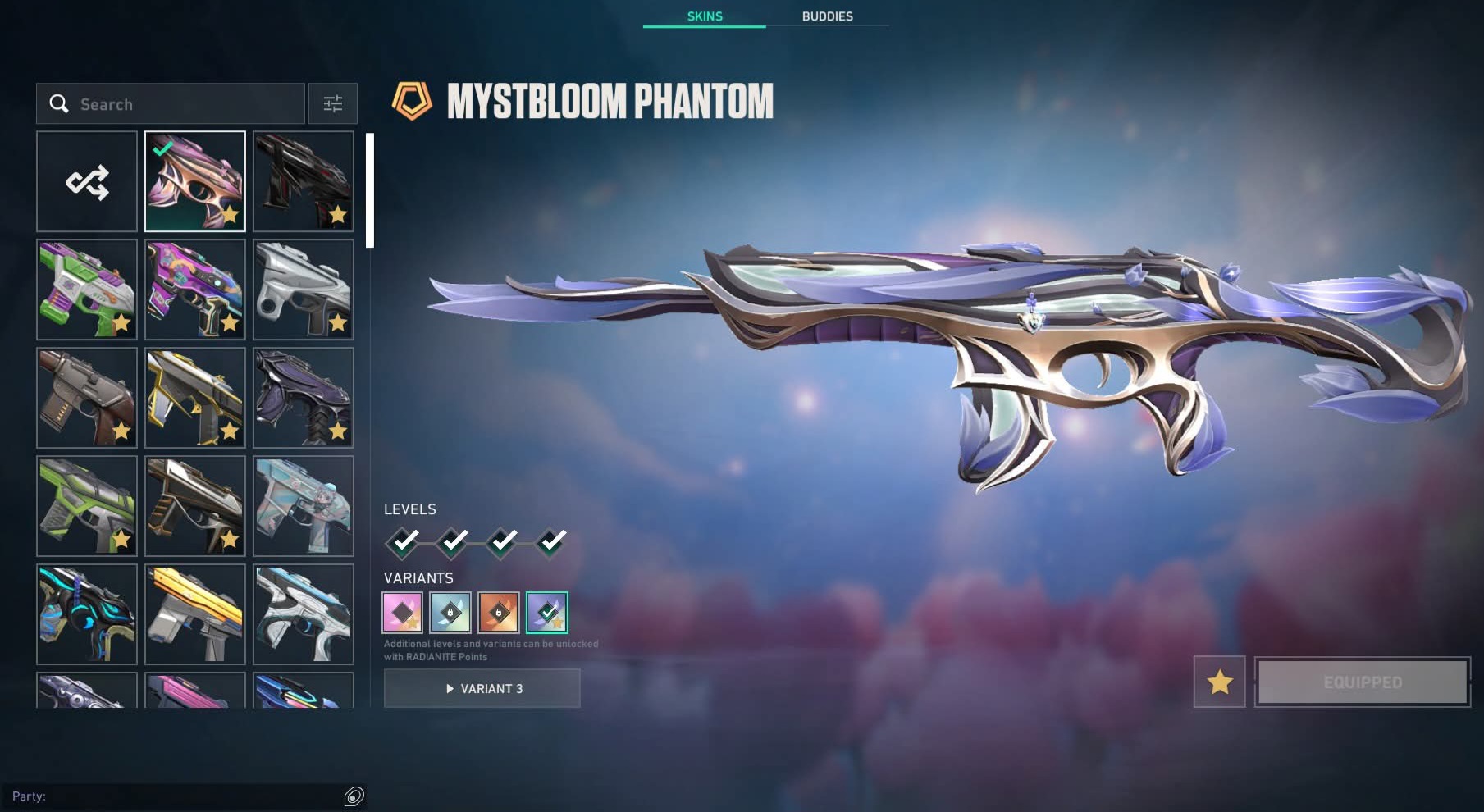Choose the plain white Phantom skin
Image resolution: width=1484 pixels, height=812 pixels.
click(x=304, y=290)
